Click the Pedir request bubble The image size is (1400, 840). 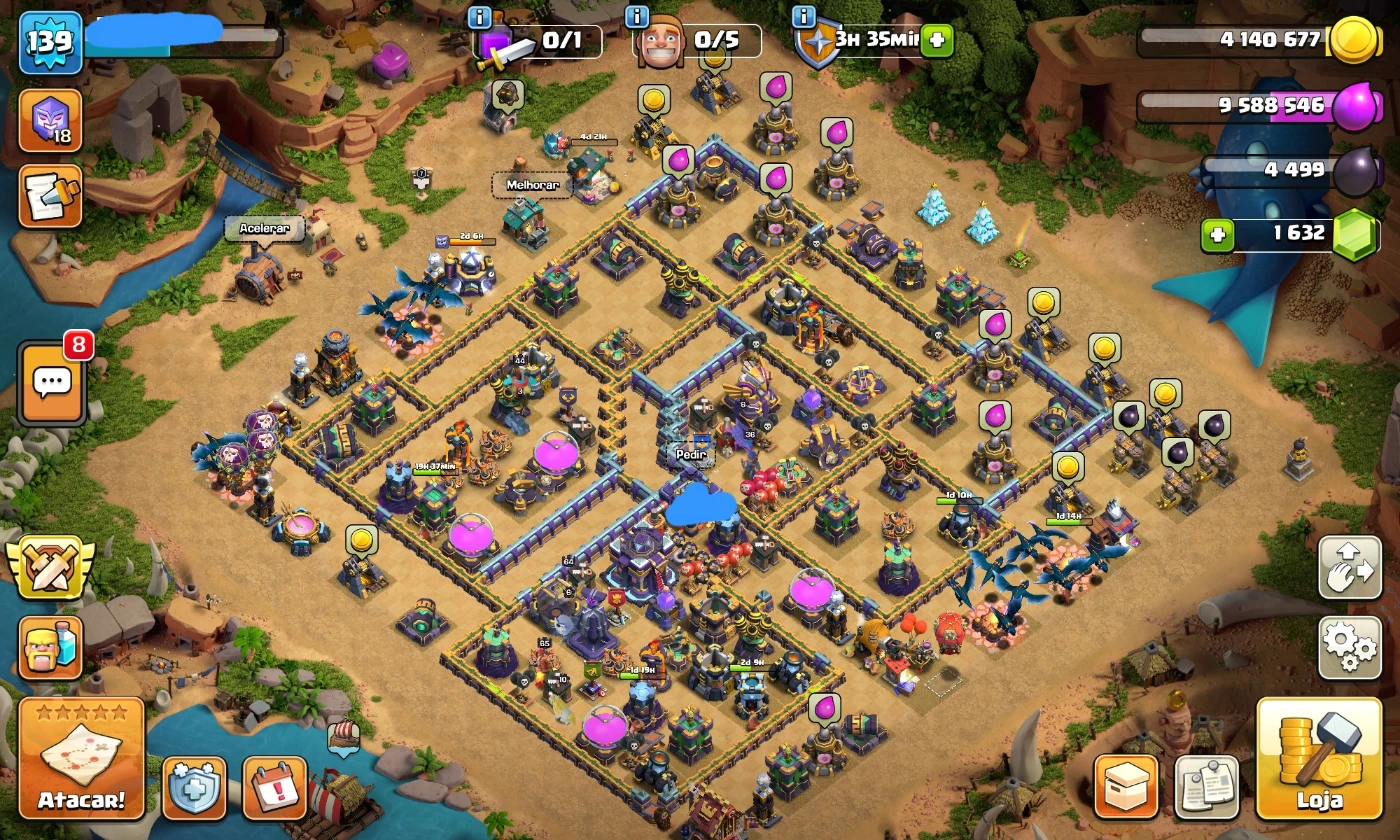(692, 454)
